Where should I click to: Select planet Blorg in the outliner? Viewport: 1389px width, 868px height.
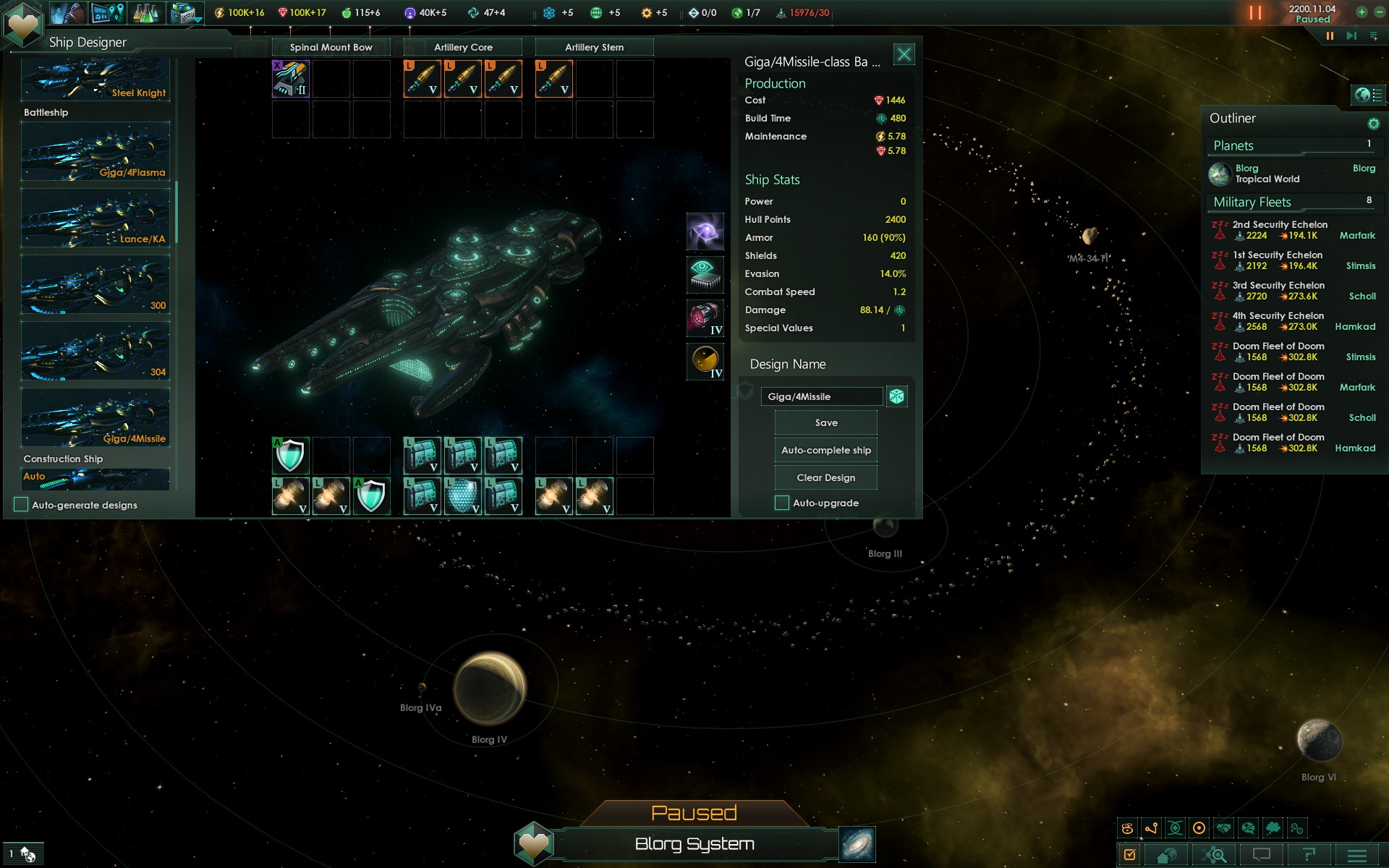coord(1266,174)
